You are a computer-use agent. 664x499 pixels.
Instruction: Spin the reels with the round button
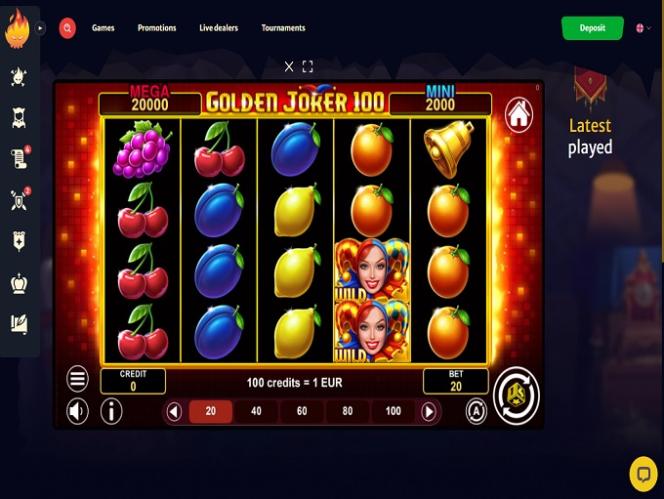click(x=516, y=395)
